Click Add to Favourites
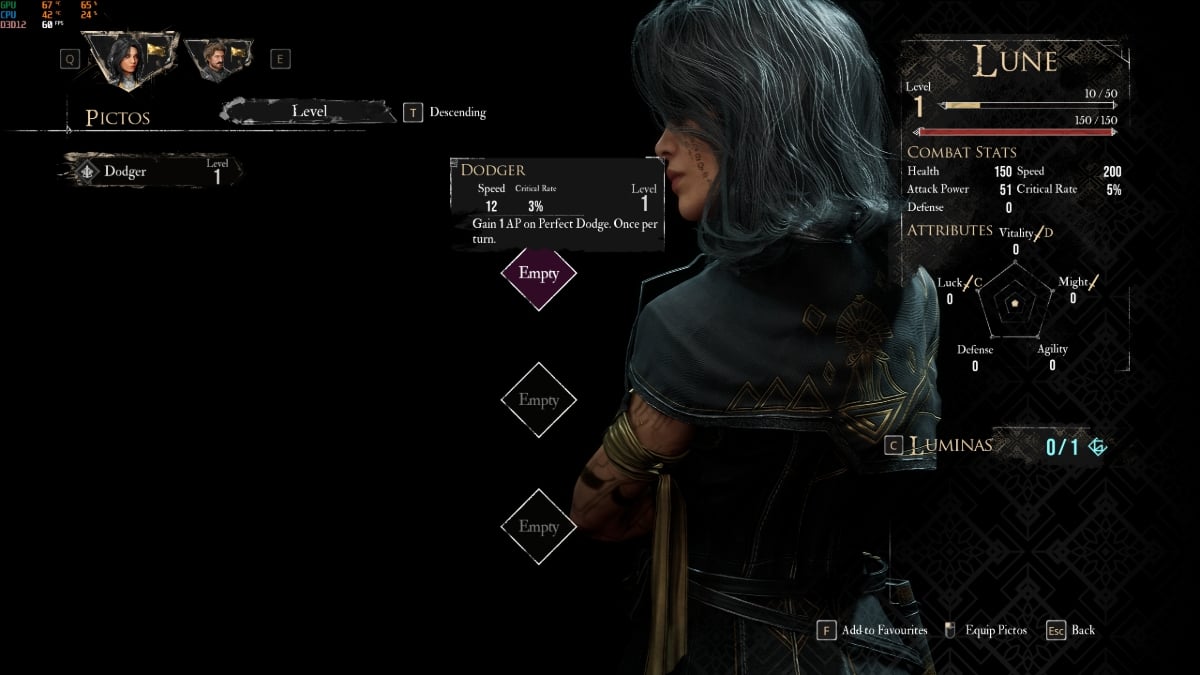Image resolution: width=1200 pixels, height=675 pixels. tap(873, 630)
